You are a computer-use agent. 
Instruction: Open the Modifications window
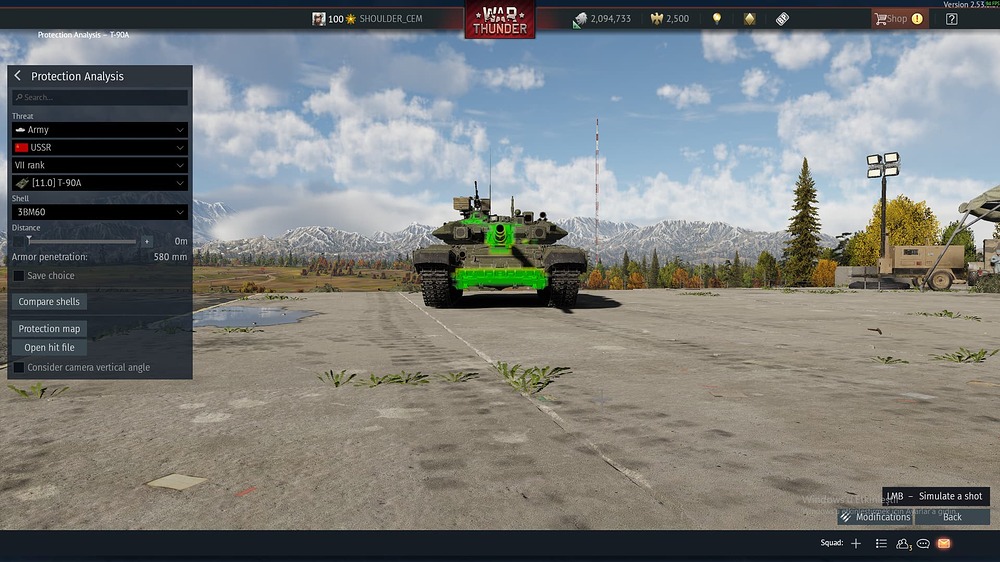click(x=875, y=517)
